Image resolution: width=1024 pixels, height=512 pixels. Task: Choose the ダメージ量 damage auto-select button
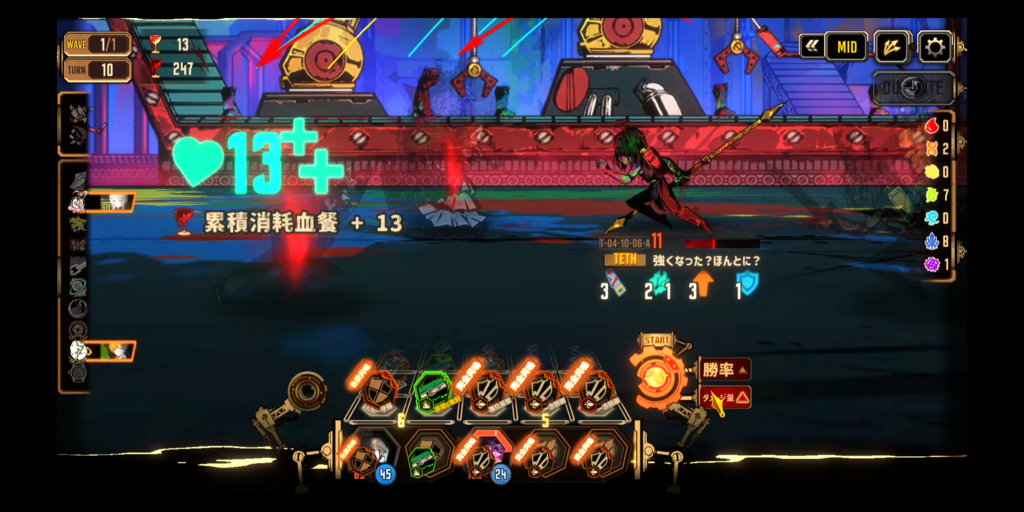[724, 397]
